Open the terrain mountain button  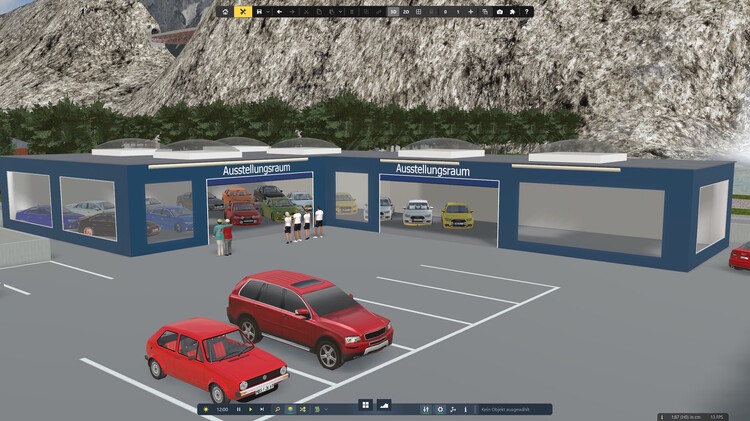pyautogui.click(x=383, y=405)
